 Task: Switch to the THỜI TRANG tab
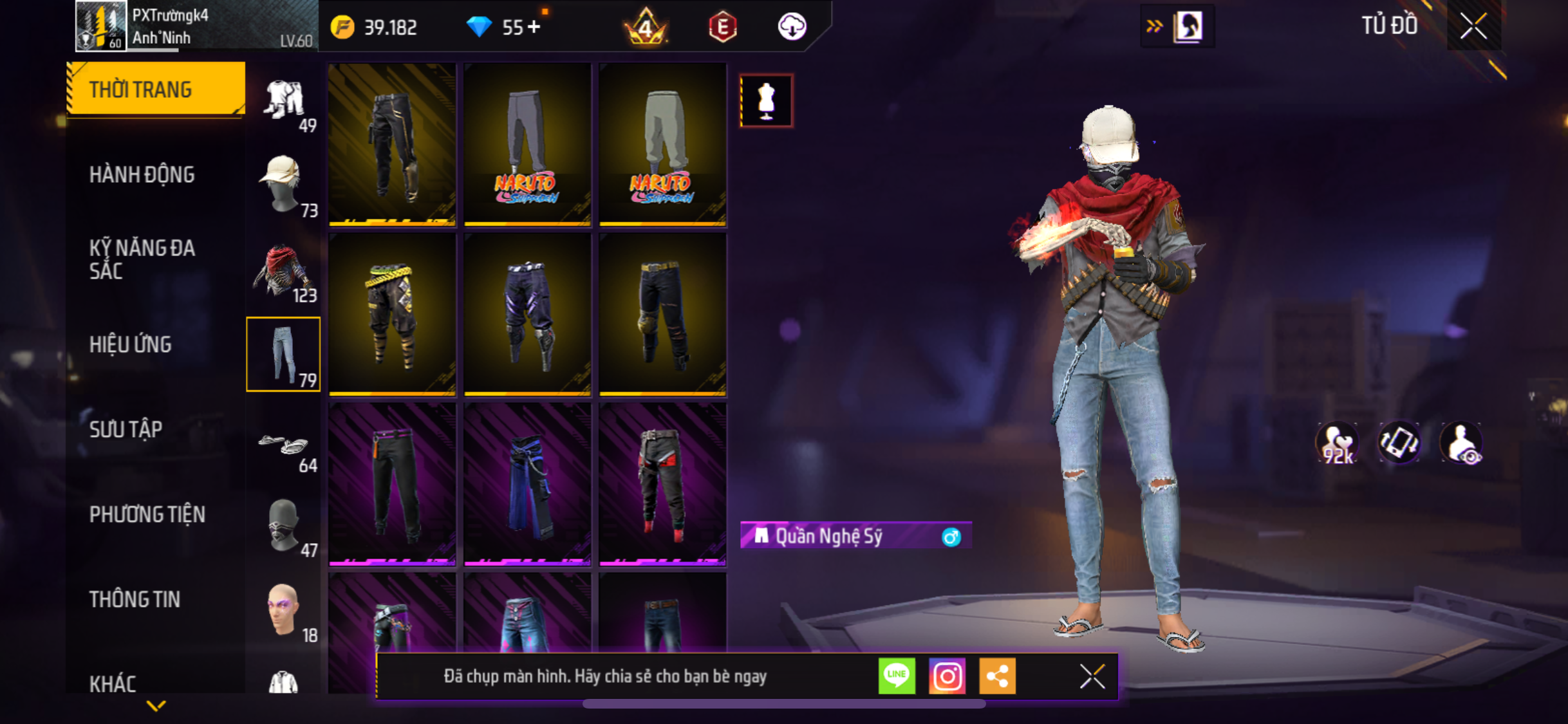pos(155,89)
